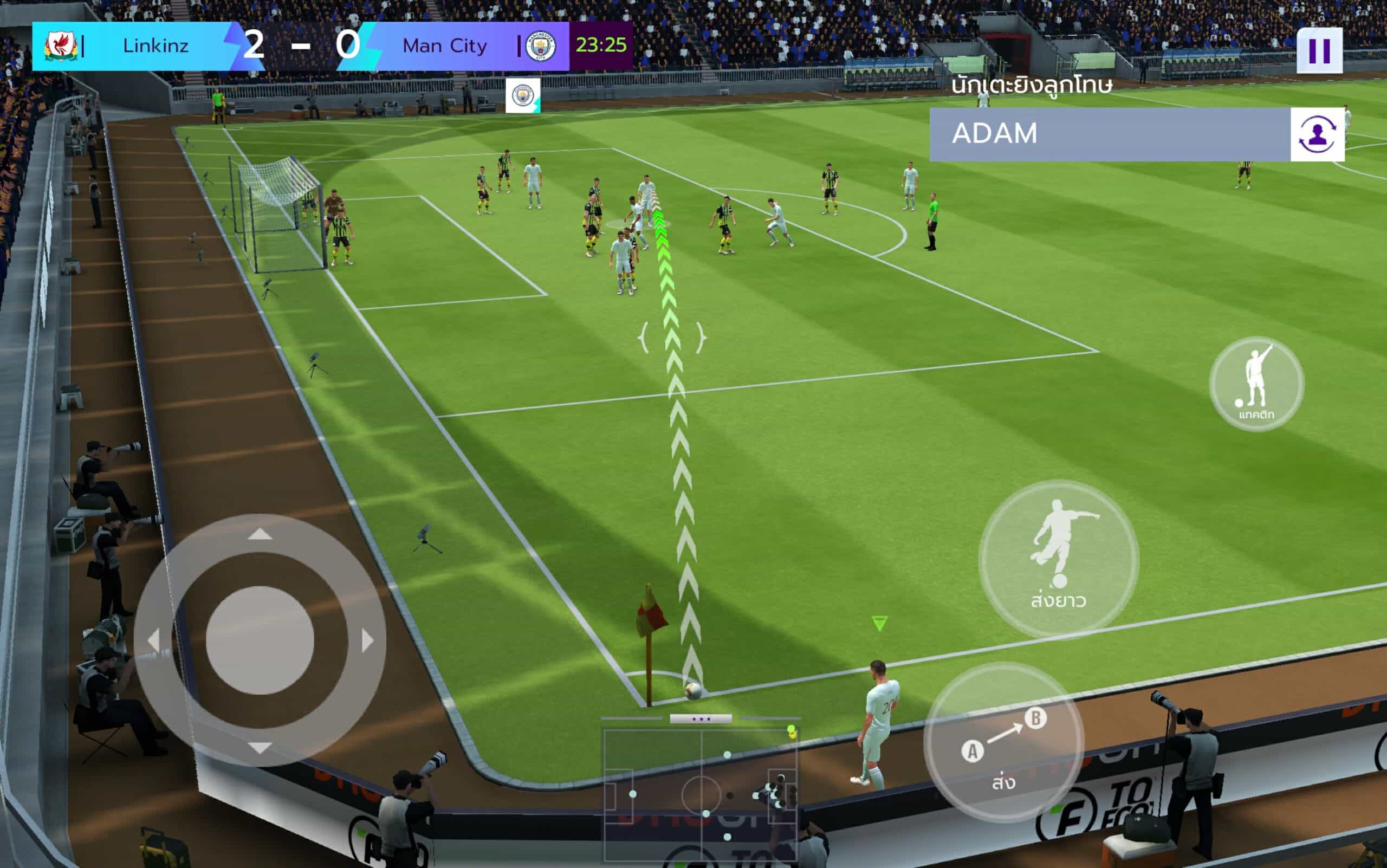Tap the joystick's down arrow
Image resolution: width=1387 pixels, height=868 pixels.
[260, 748]
